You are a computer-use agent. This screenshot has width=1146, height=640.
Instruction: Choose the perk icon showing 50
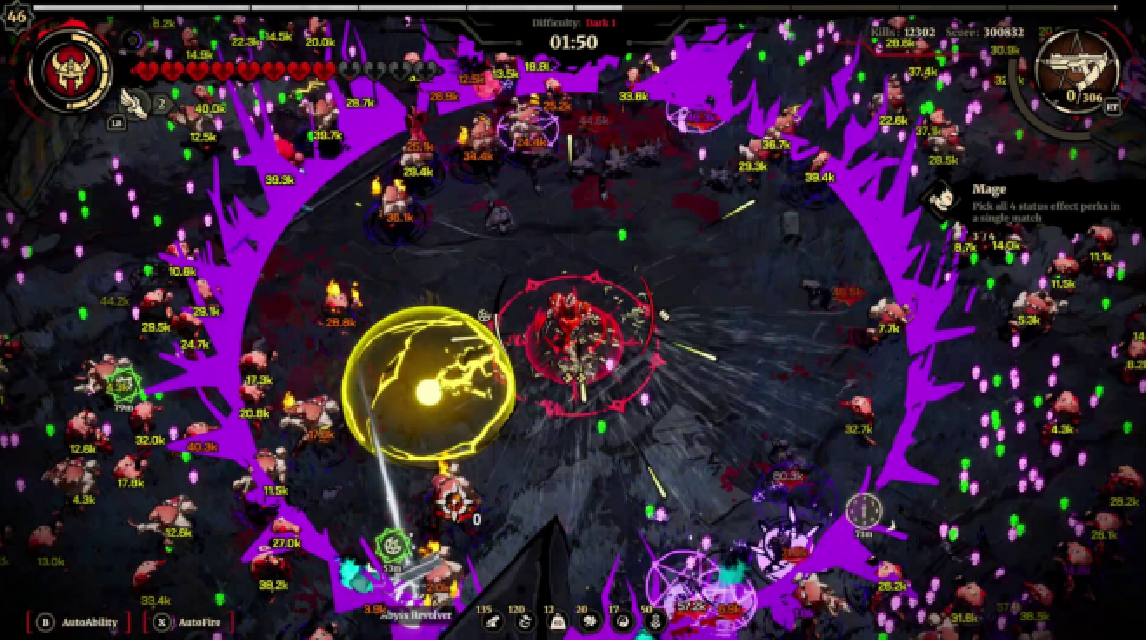[654, 622]
